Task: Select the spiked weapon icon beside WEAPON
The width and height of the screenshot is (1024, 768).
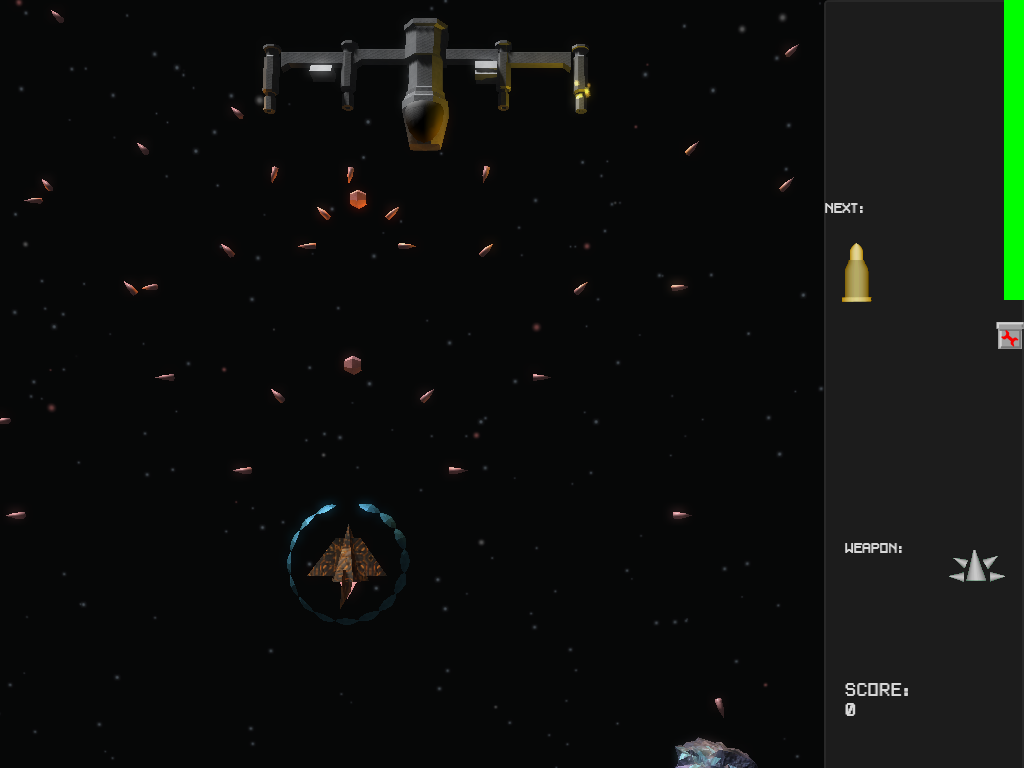Action: [x=976, y=567]
